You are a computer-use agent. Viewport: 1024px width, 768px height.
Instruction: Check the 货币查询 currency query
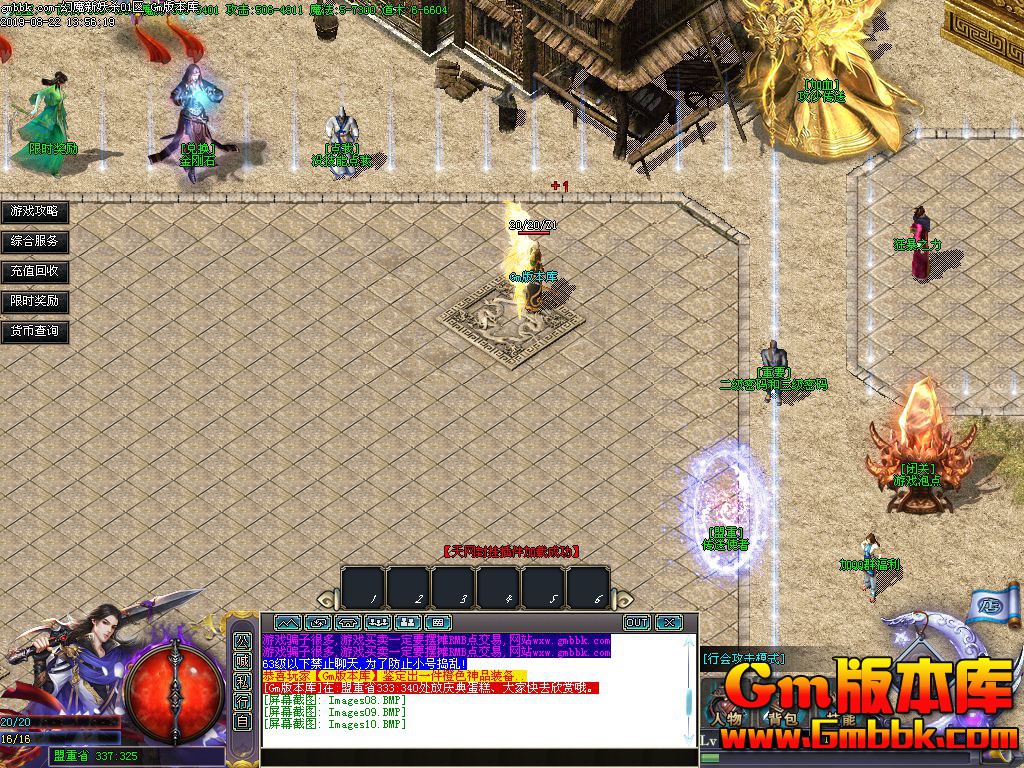[35, 331]
